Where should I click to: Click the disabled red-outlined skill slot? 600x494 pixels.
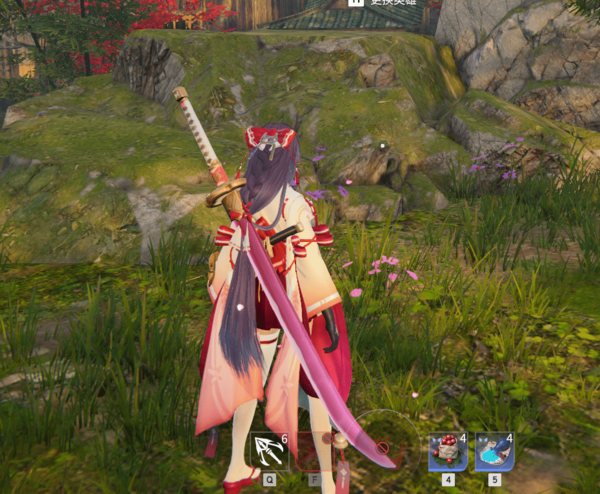coord(313,451)
